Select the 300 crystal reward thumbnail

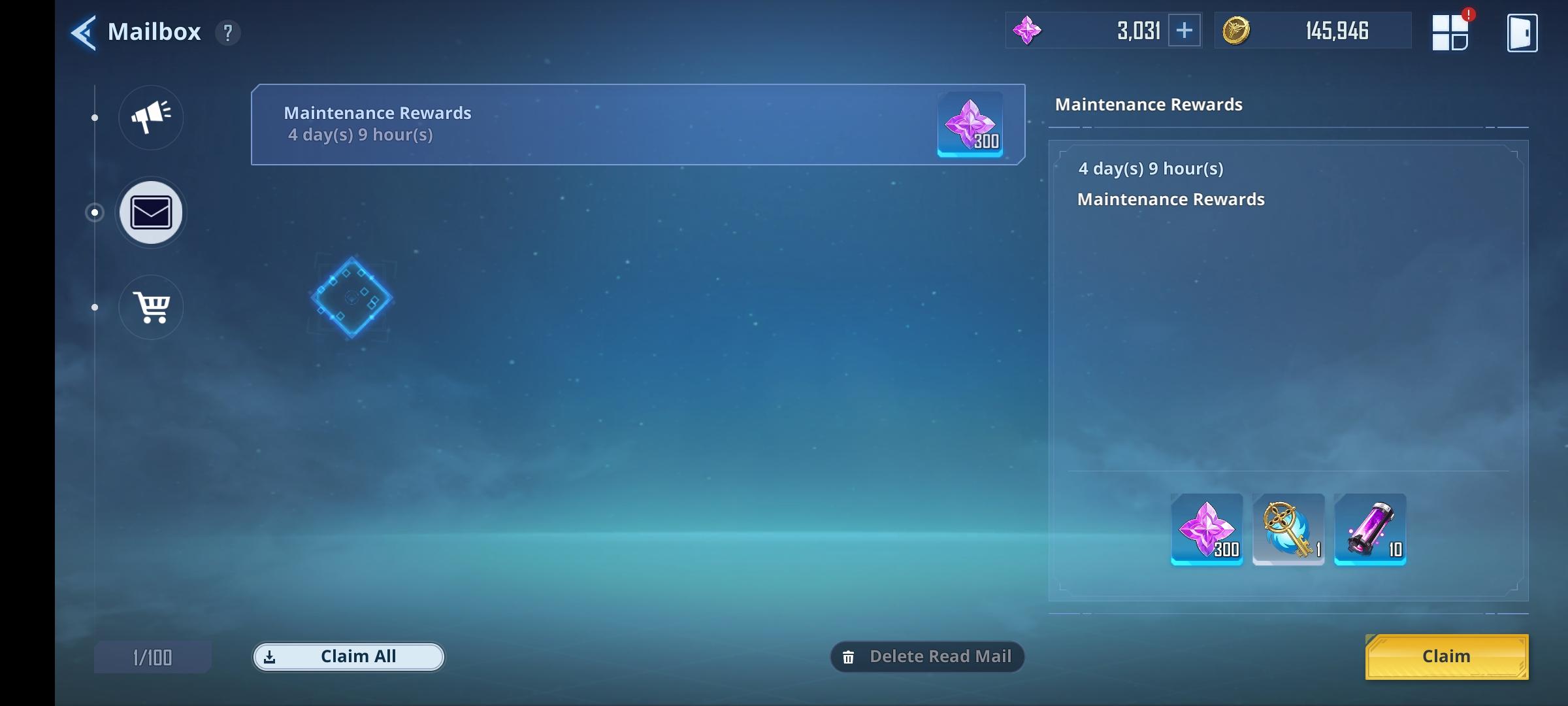coord(1205,529)
